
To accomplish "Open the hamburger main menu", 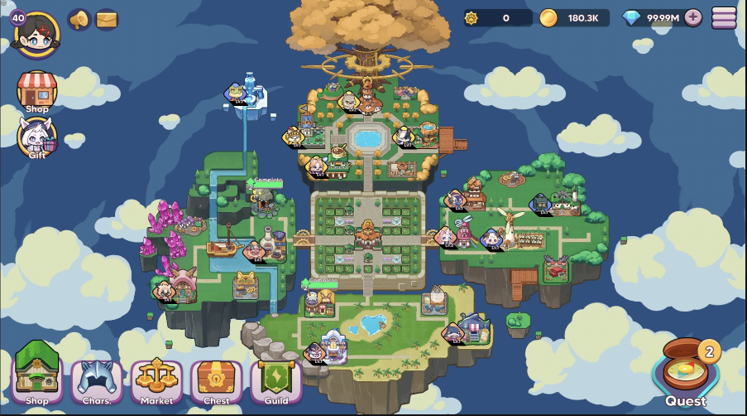I will click(724, 18).
